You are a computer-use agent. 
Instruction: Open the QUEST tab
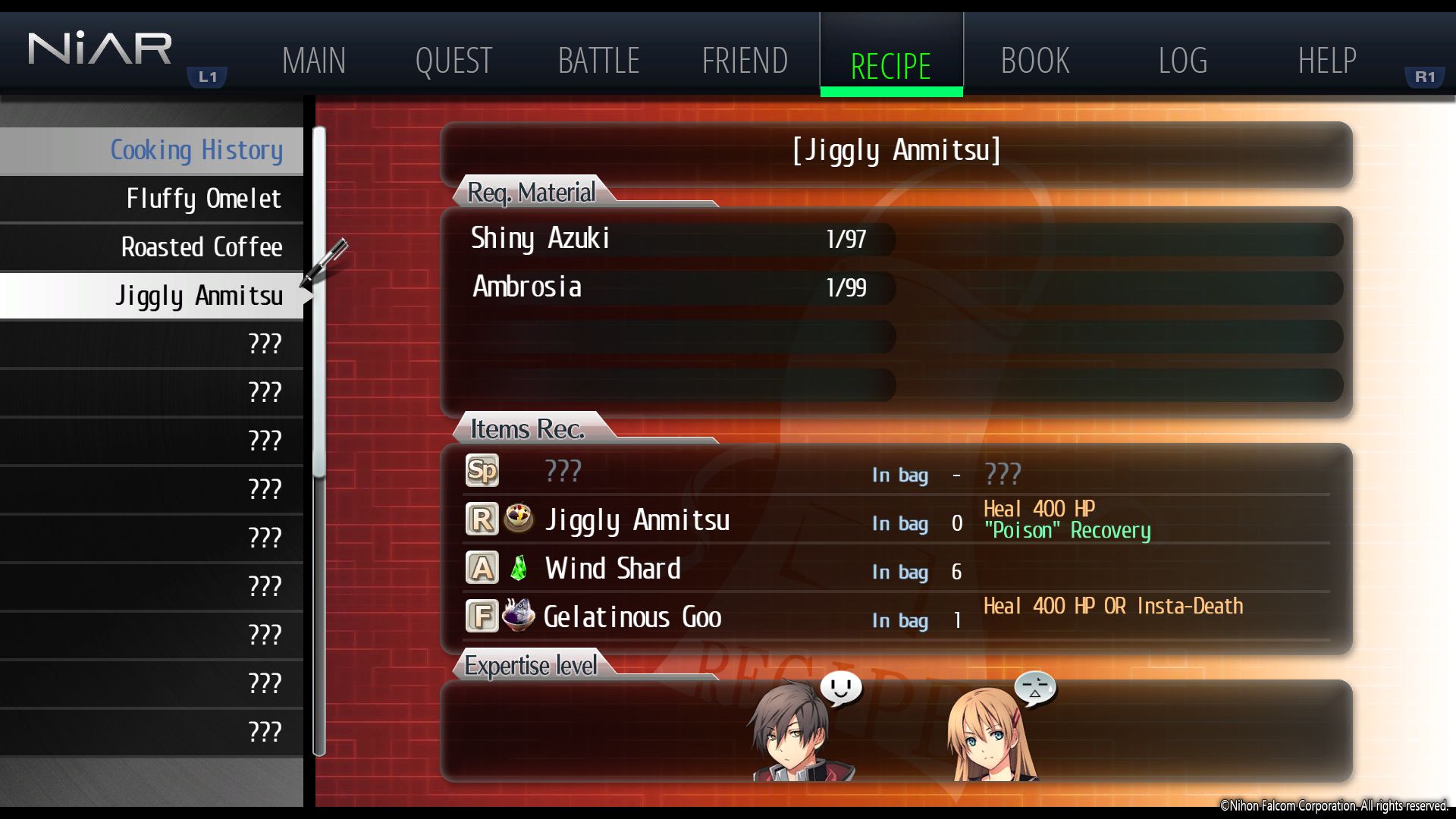point(453,61)
